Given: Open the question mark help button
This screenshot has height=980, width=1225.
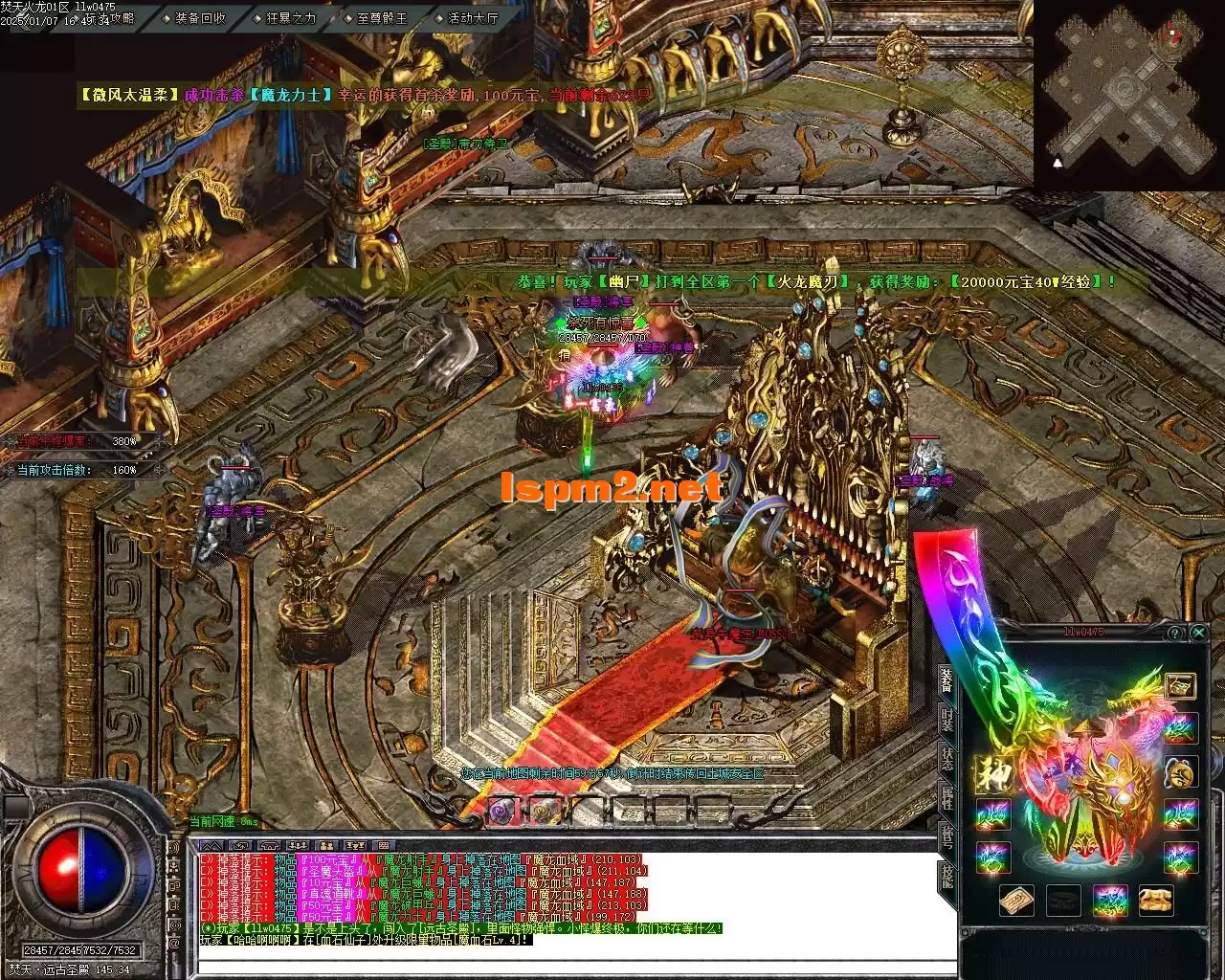Looking at the screenshot, I should (1175, 633).
